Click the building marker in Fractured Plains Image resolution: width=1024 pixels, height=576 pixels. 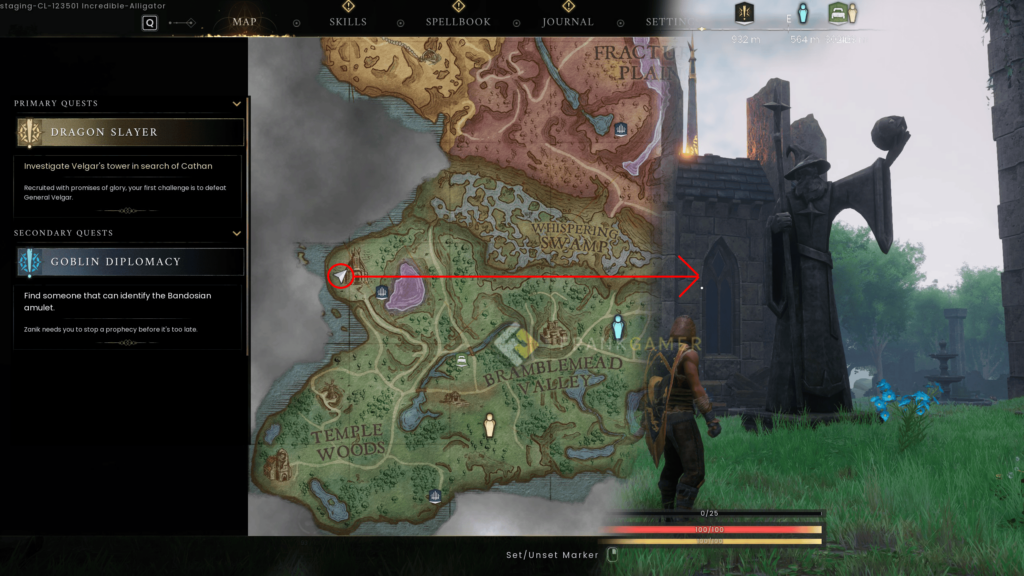[620, 128]
